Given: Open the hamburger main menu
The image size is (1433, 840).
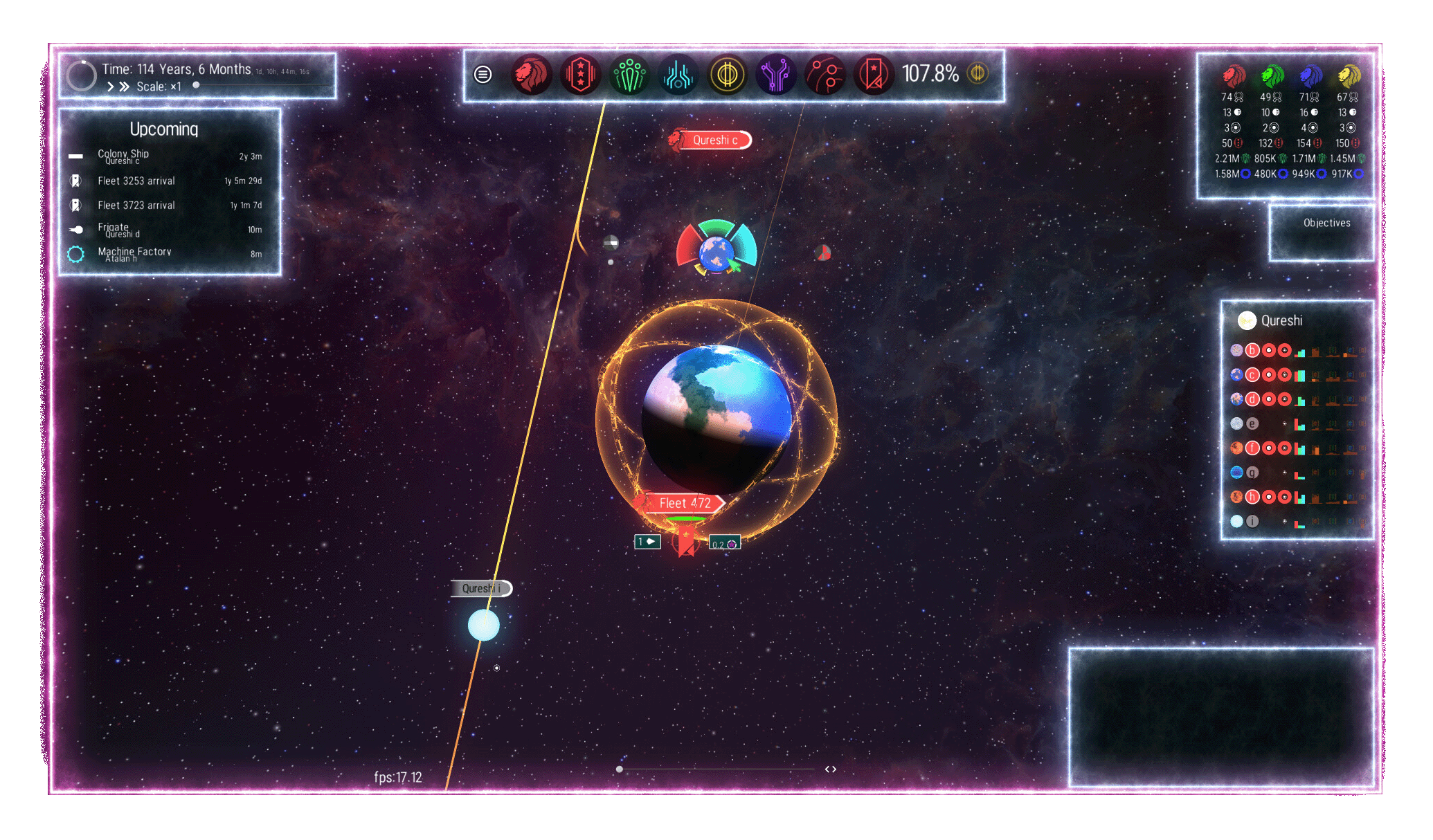Looking at the screenshot, I should (x=483, y=74).
